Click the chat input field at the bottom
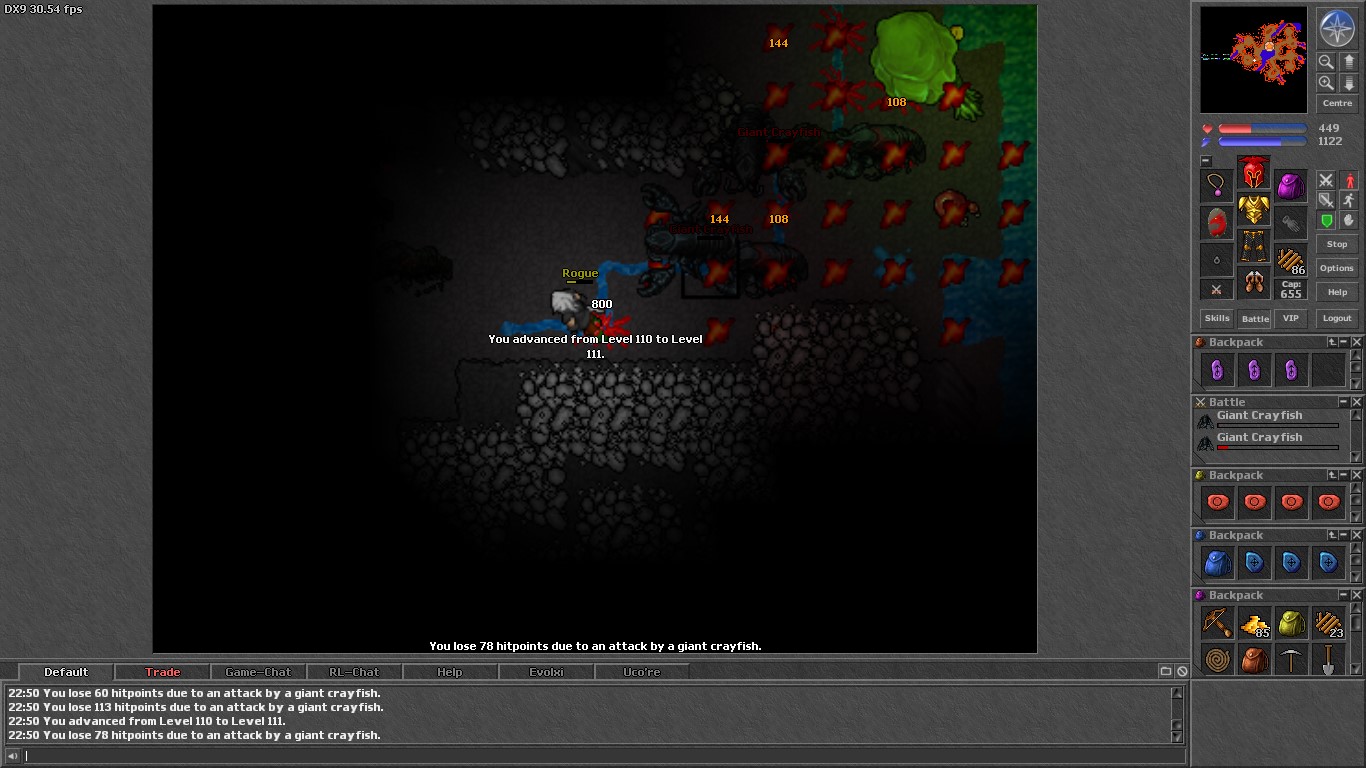The height and width of the screenshot is (768, 1366). [600, 754]
